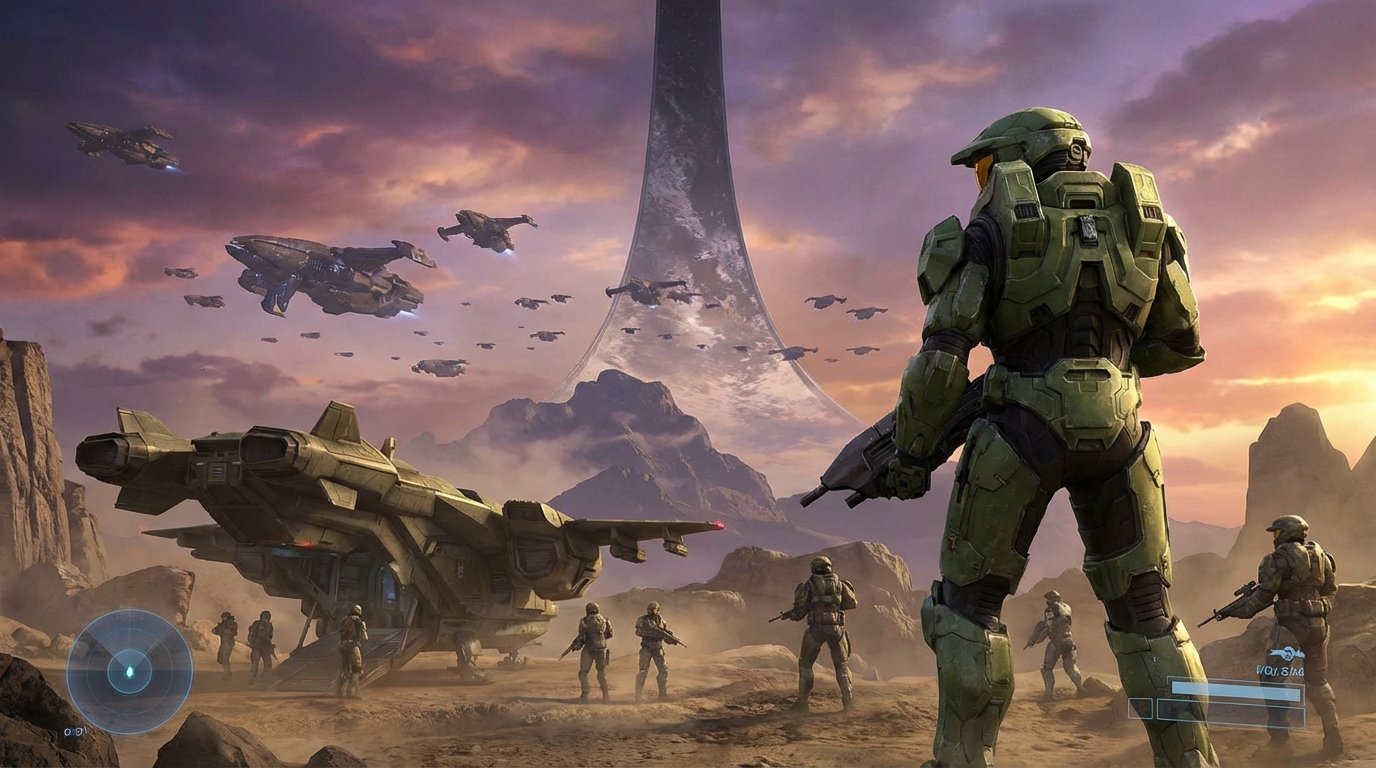Click the glowing blip inside the motion tracker

[x=130, y=671]
